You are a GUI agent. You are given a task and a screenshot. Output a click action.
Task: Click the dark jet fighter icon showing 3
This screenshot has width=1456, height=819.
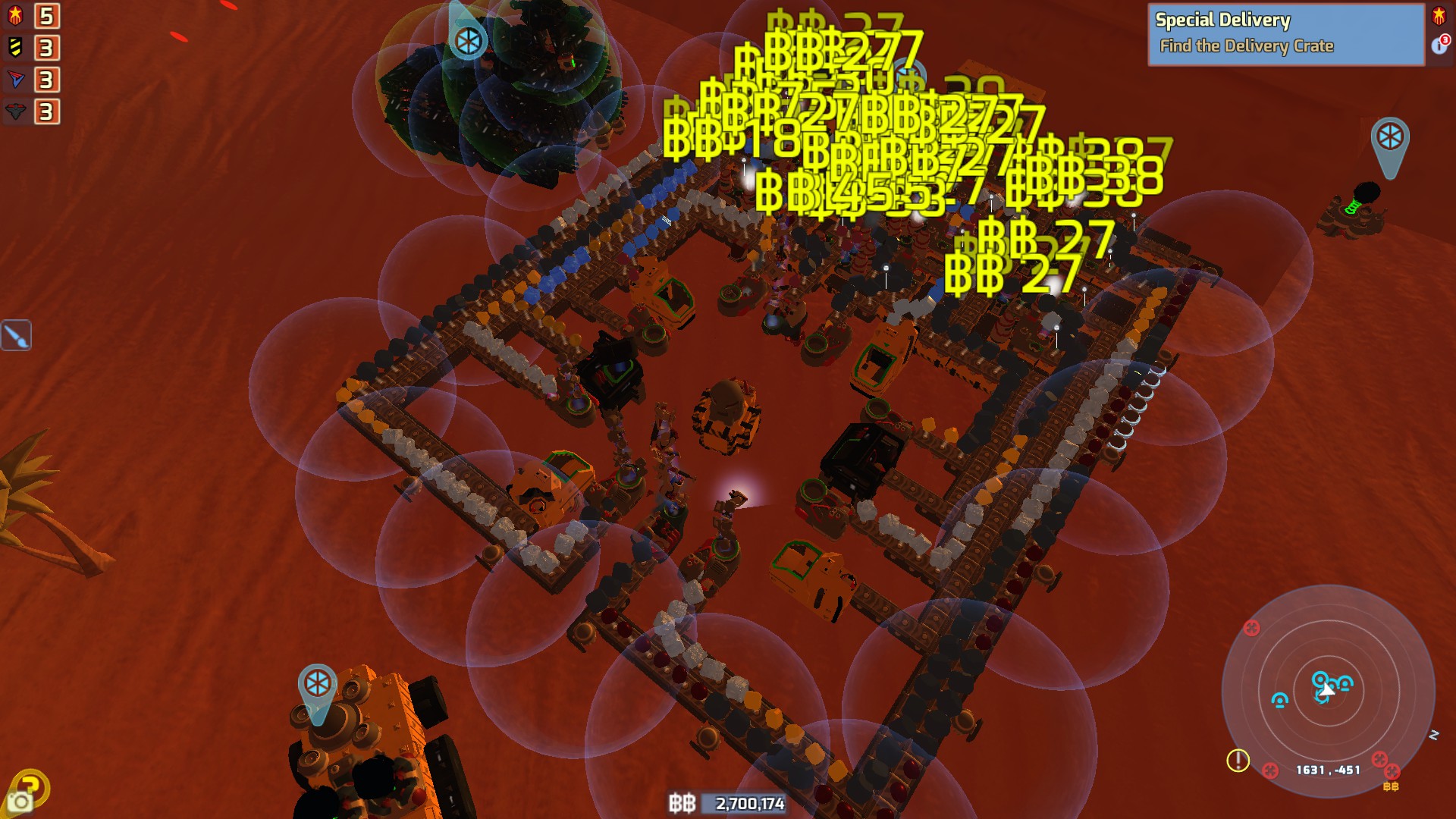point(15,109)
